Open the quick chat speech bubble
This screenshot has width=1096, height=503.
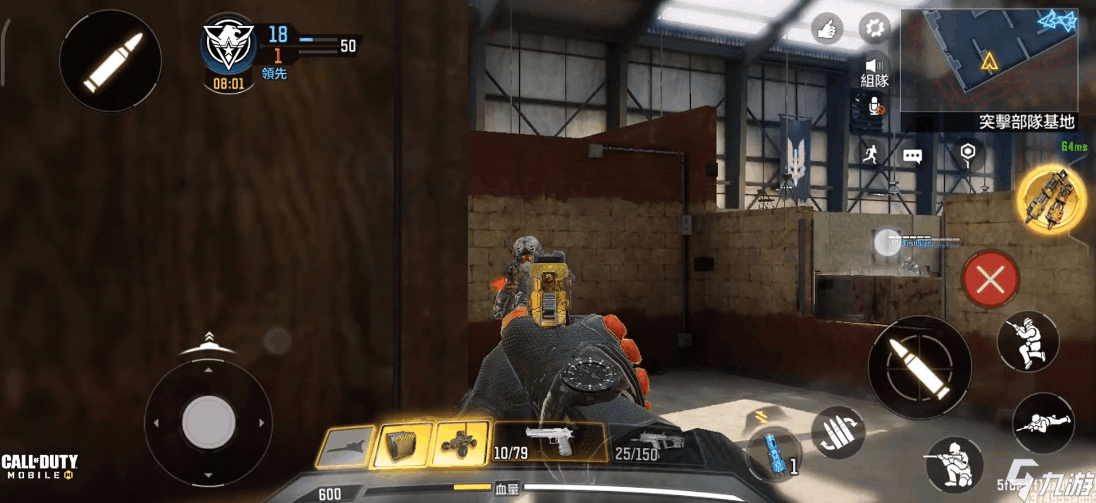pyautogui.click(x=913, y=155)
